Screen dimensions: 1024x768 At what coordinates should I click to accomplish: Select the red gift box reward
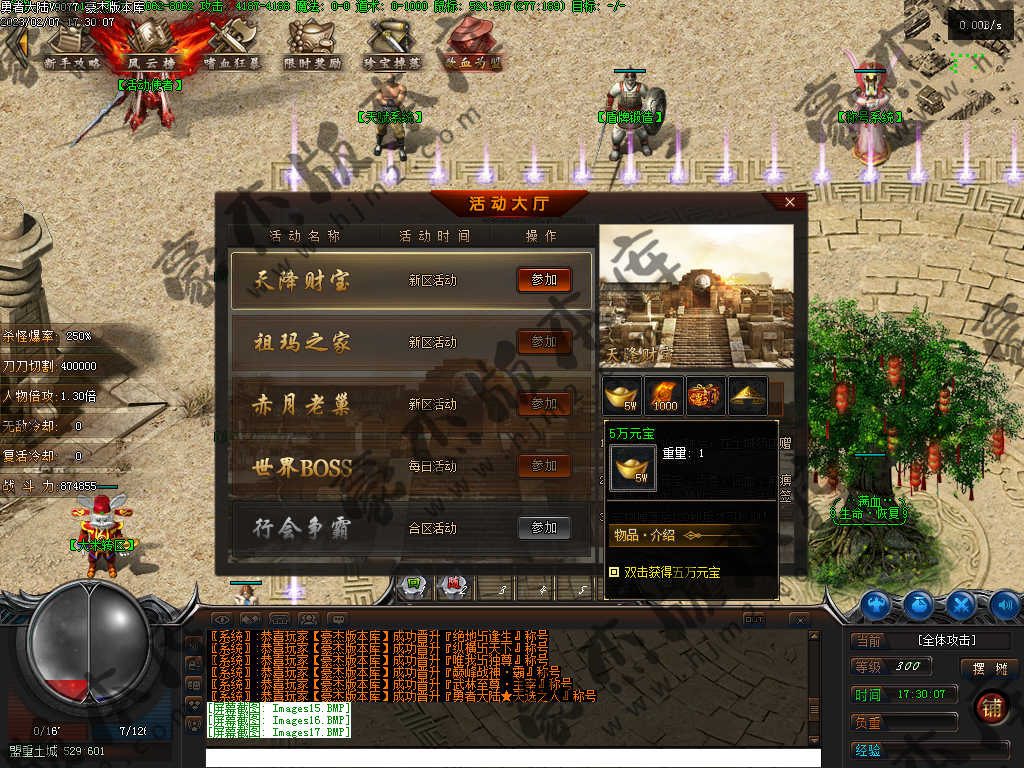tap(706, 396)
